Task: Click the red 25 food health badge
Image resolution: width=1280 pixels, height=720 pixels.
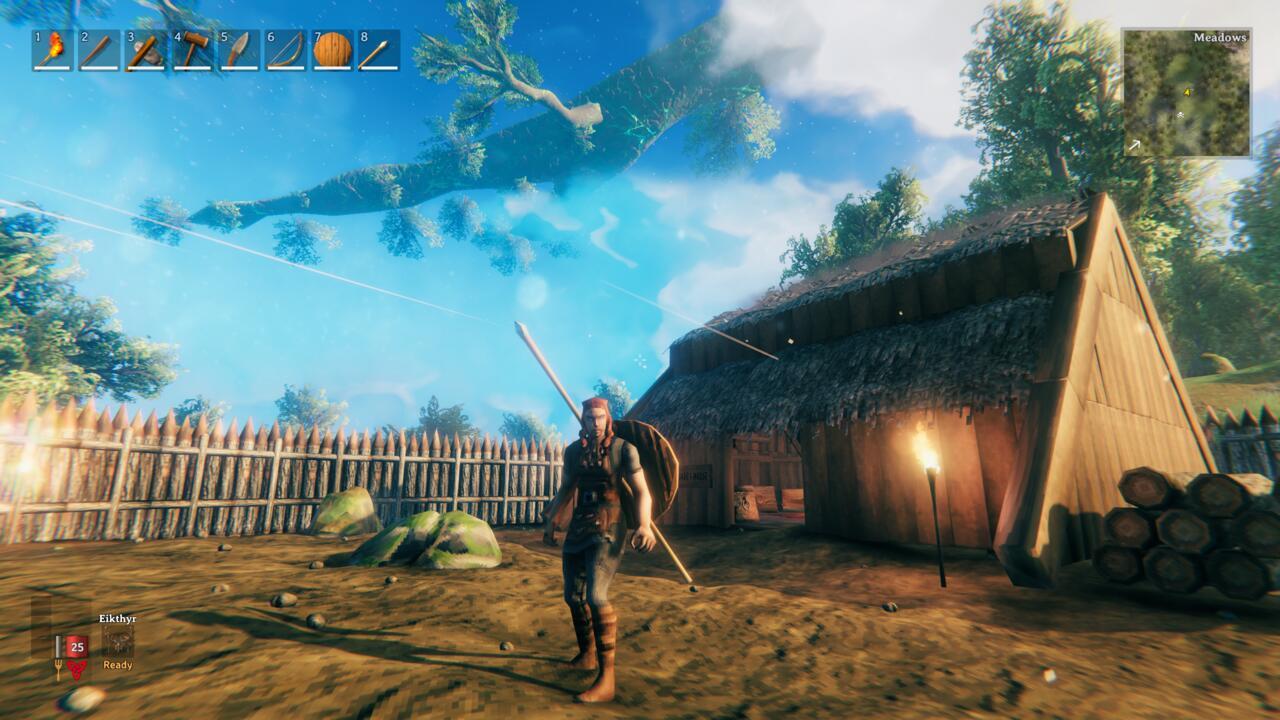Action: coord(77,646)
